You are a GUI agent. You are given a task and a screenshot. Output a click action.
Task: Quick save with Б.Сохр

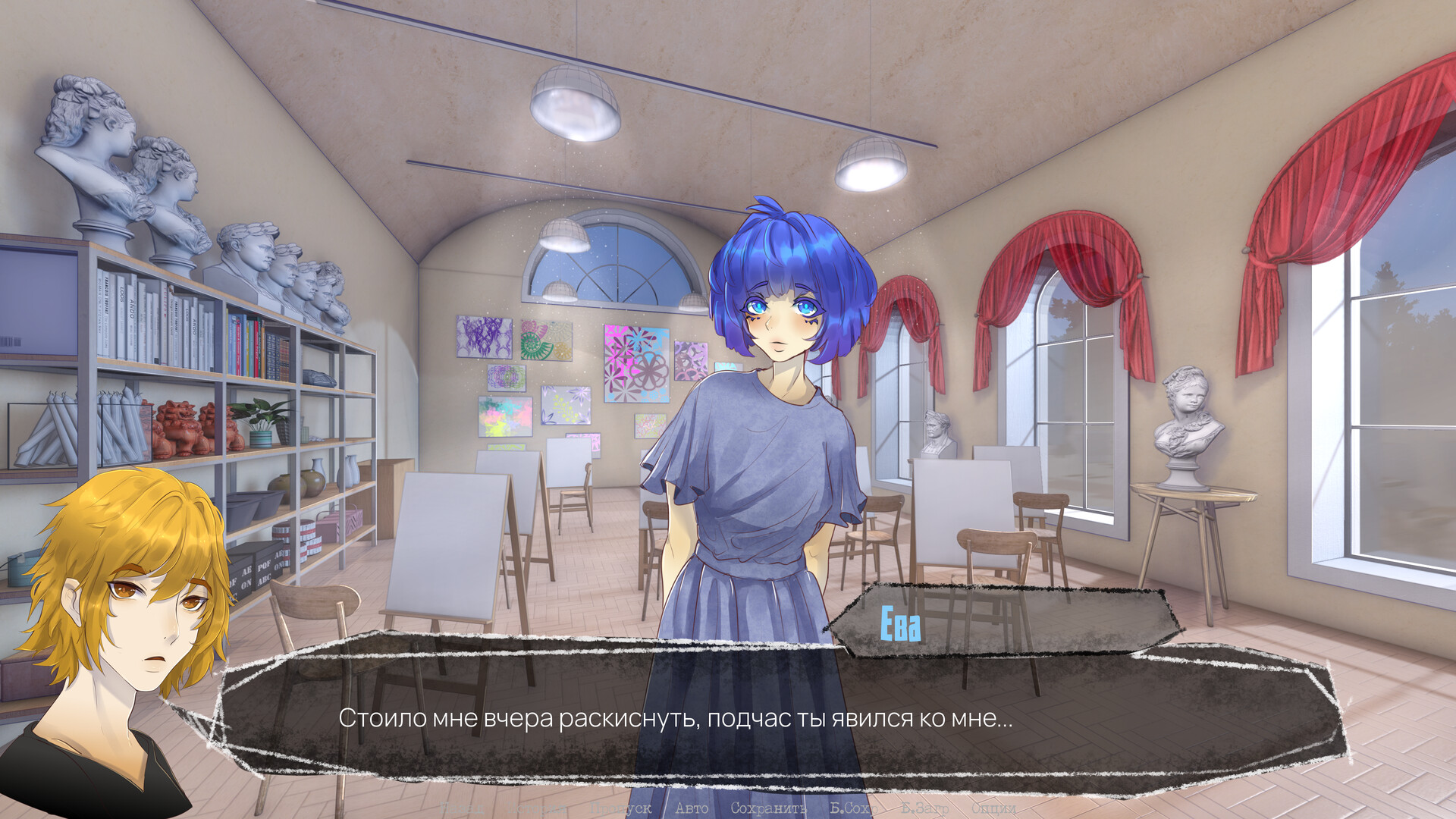pyautogui.click(x=853, y=808)
